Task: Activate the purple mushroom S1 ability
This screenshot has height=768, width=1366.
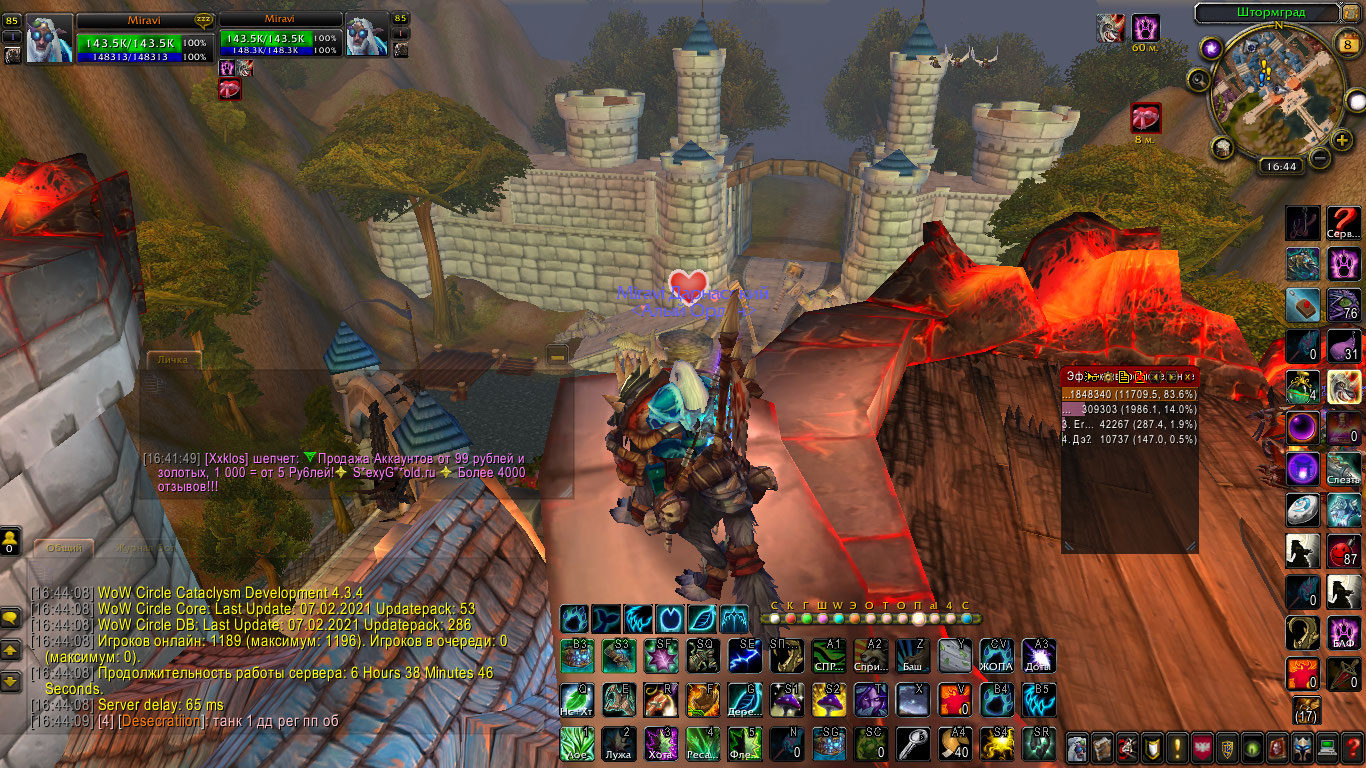Action: point(786,699)
